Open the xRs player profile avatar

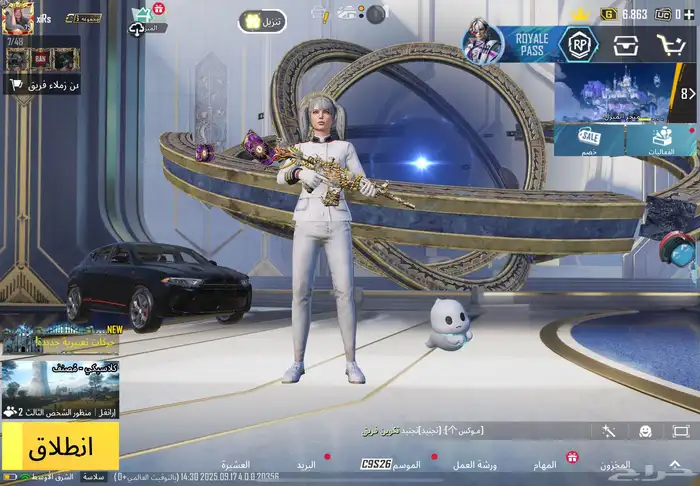(17, 17)
